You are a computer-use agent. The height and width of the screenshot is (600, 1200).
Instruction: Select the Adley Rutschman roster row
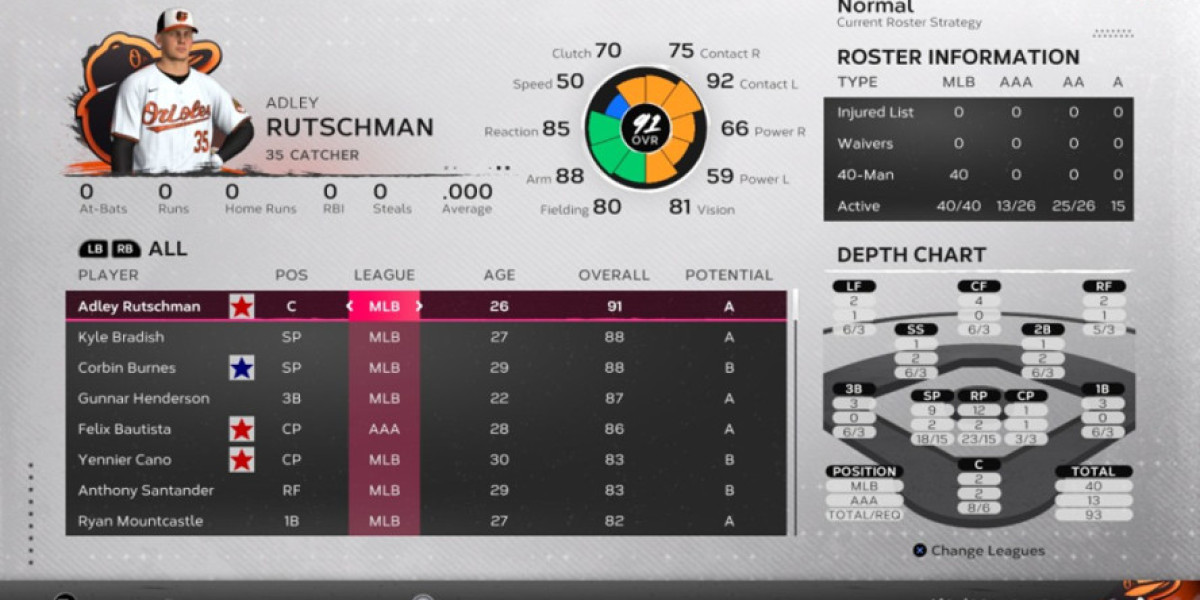point(139,306)
